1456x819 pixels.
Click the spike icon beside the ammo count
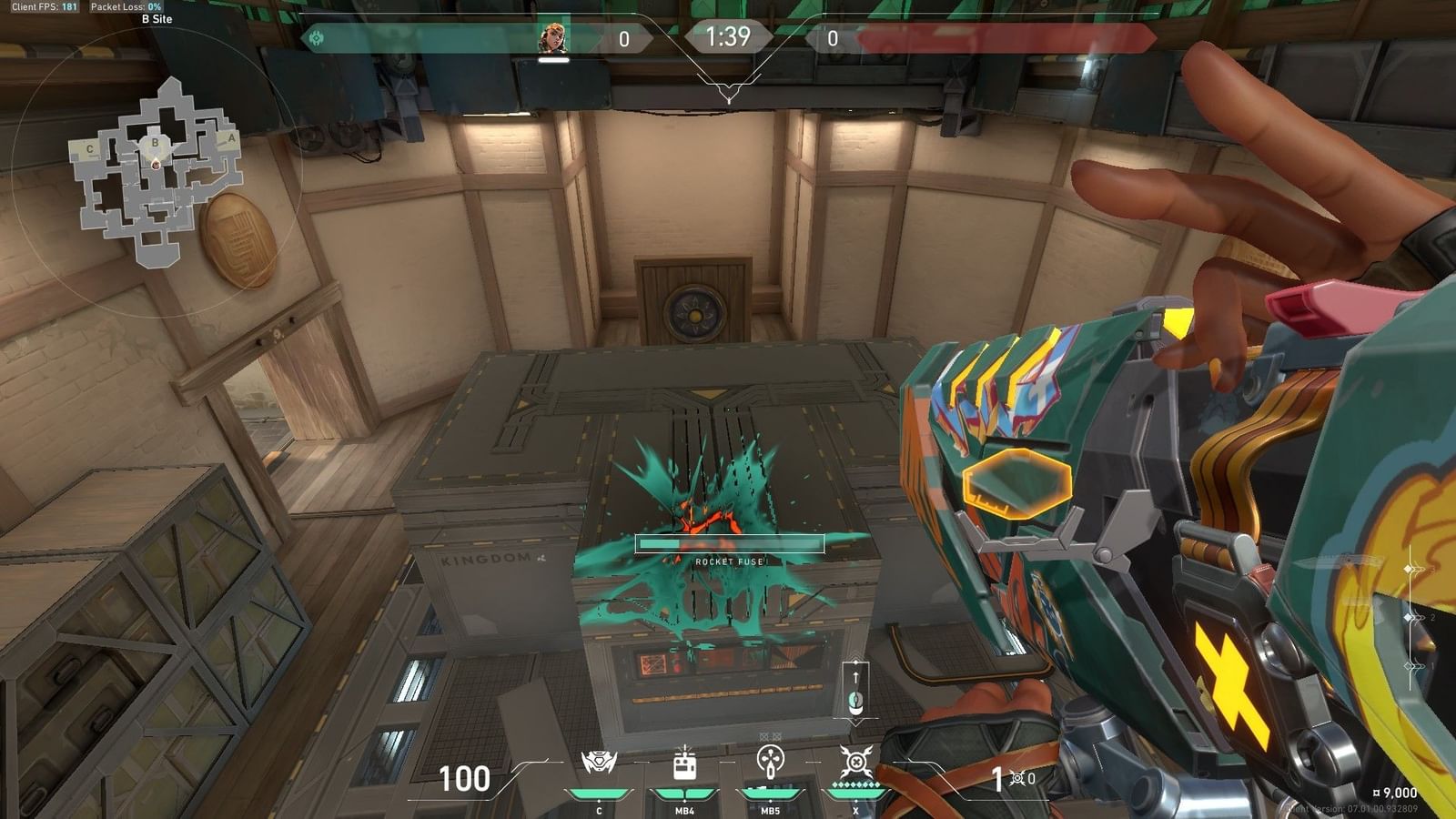[1017, 778]
